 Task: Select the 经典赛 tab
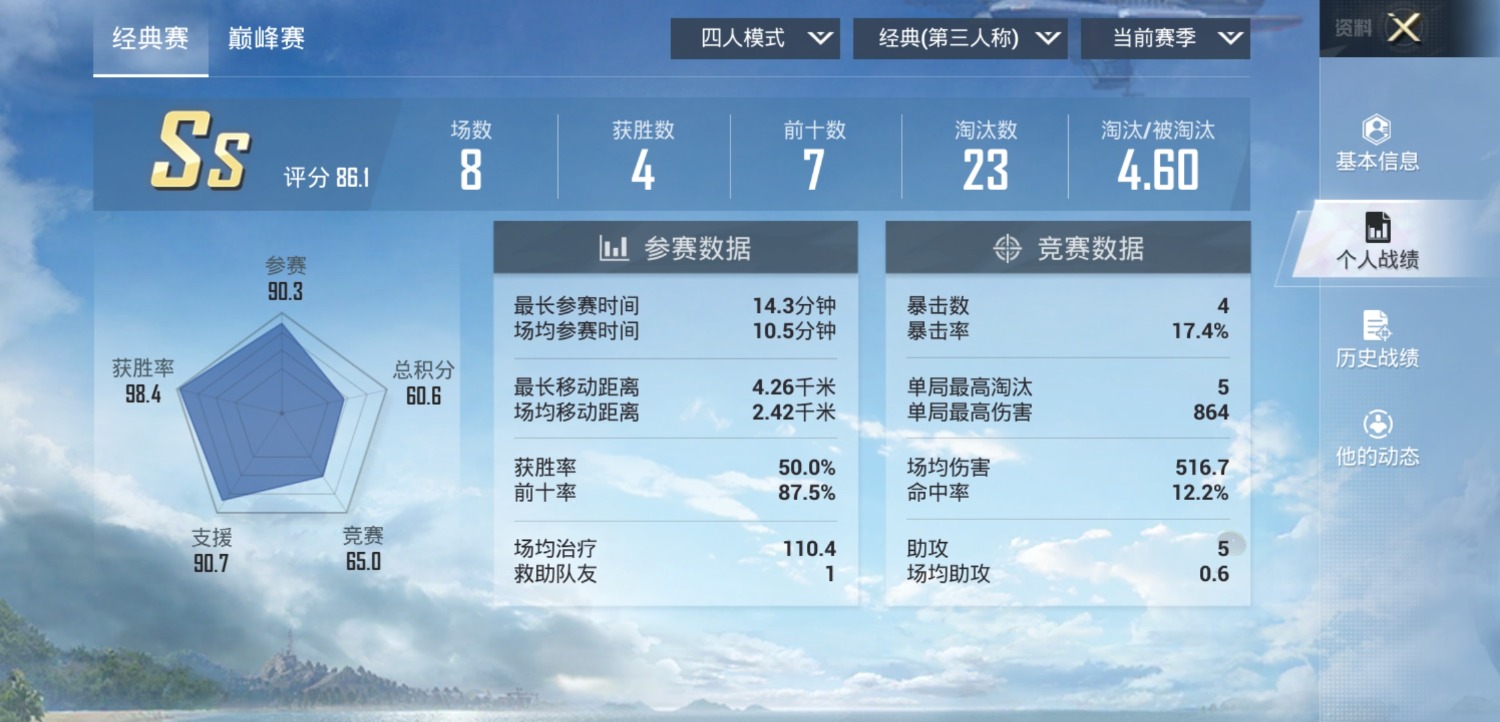pos(148,38)
